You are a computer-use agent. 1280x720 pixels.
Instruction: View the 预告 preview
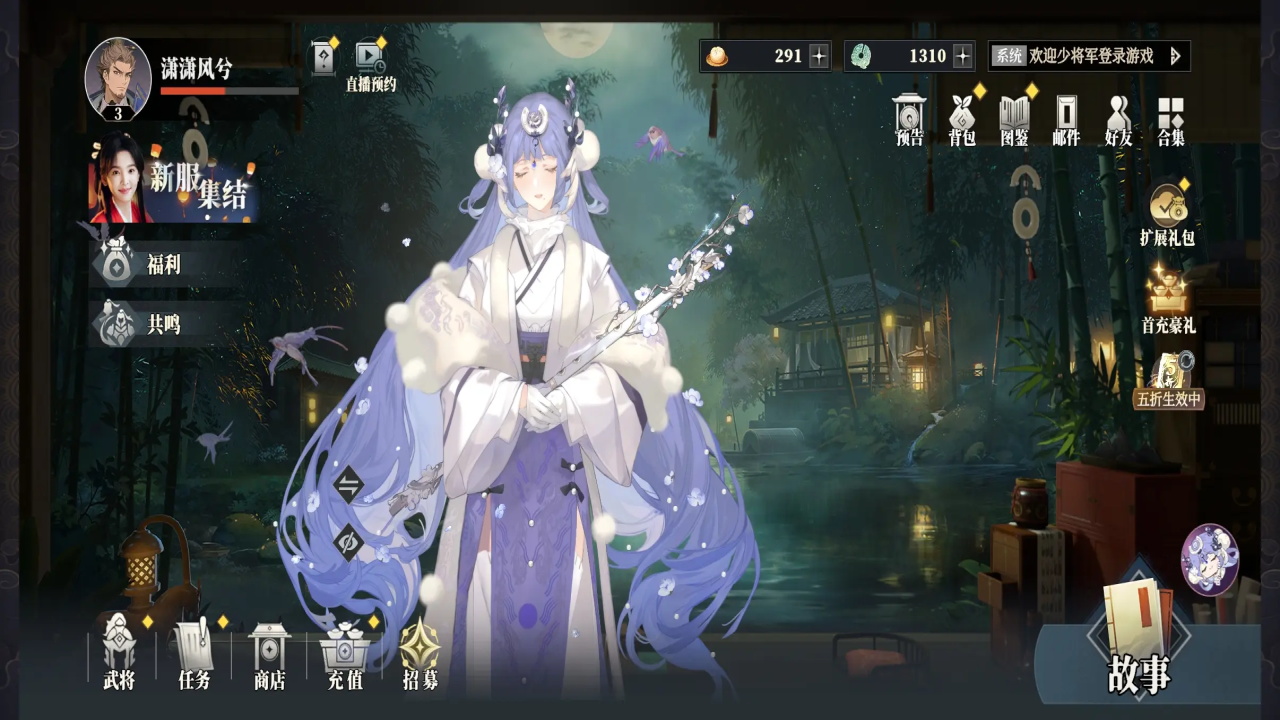point(910,120)
